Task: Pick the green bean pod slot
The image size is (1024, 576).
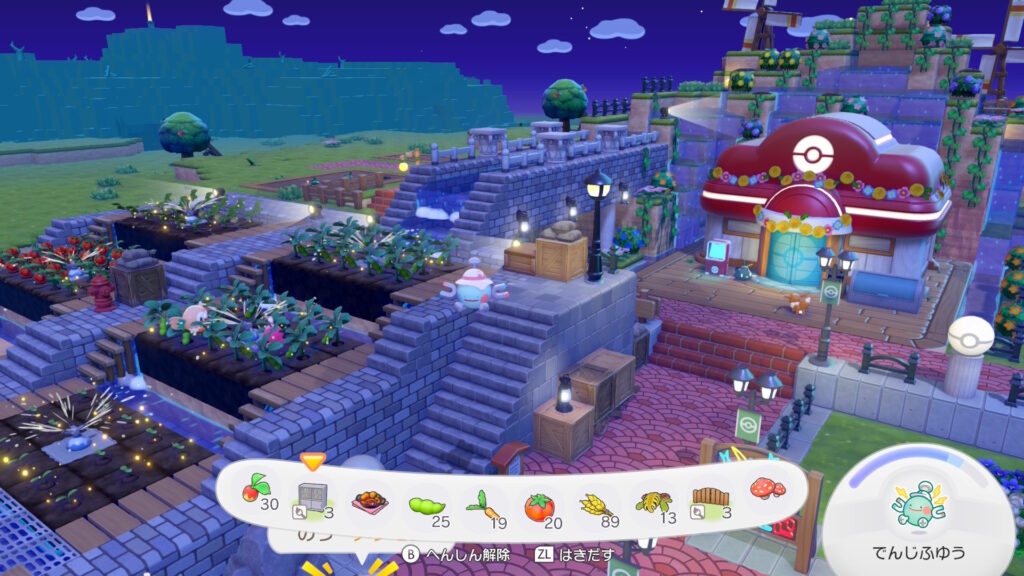Action: (x=426, y=502)
